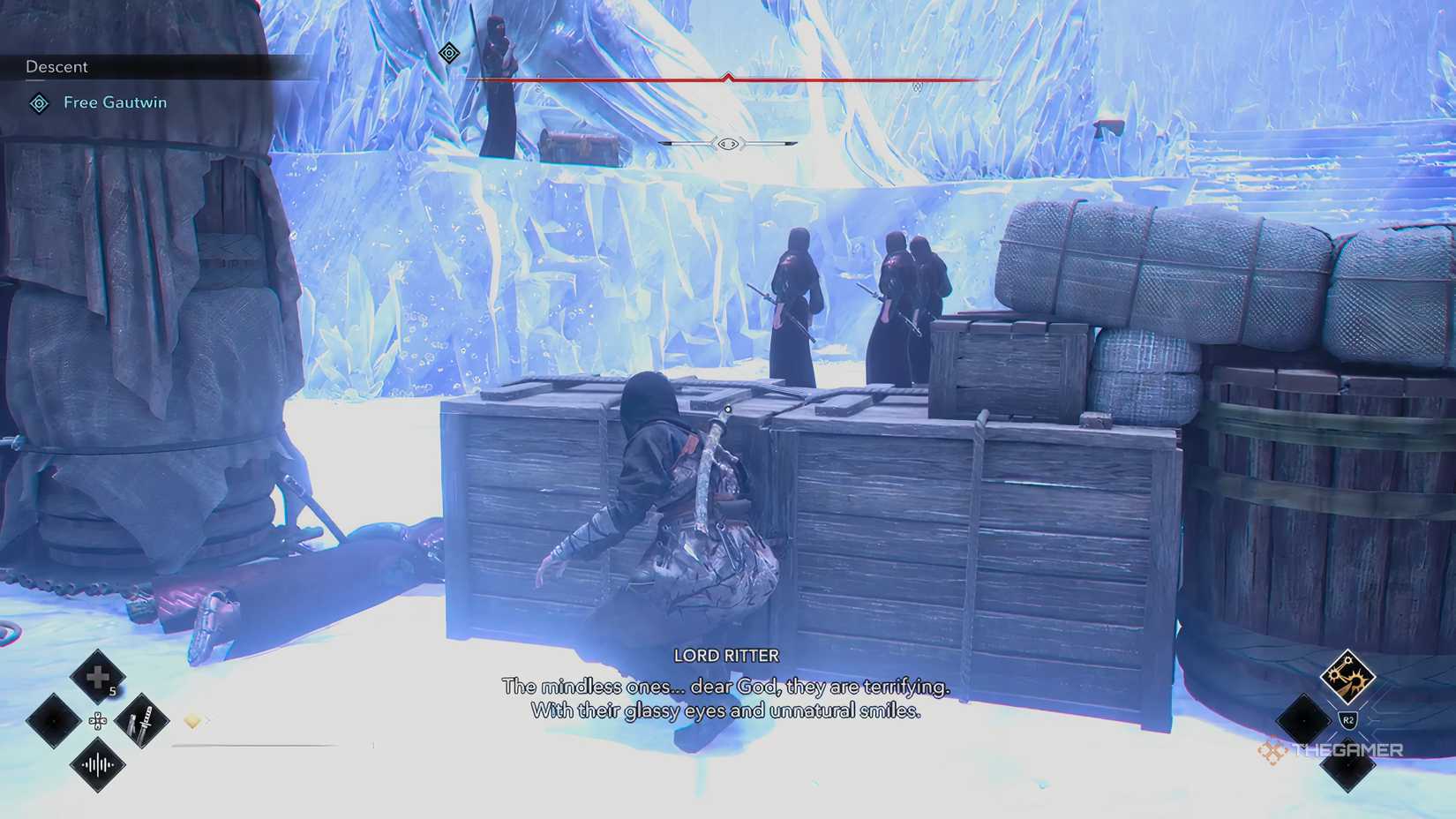
Task: Click the Free Gautwin objective text
Action: [115, 102]
